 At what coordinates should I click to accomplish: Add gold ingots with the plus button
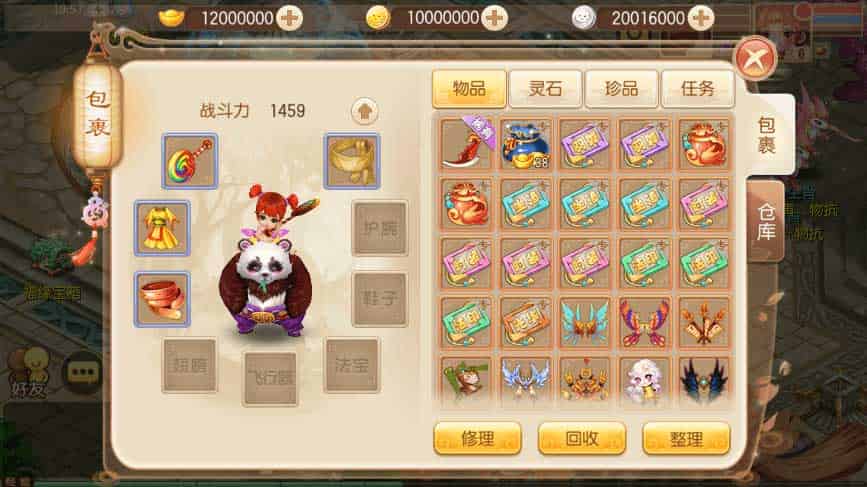point(289,18)
